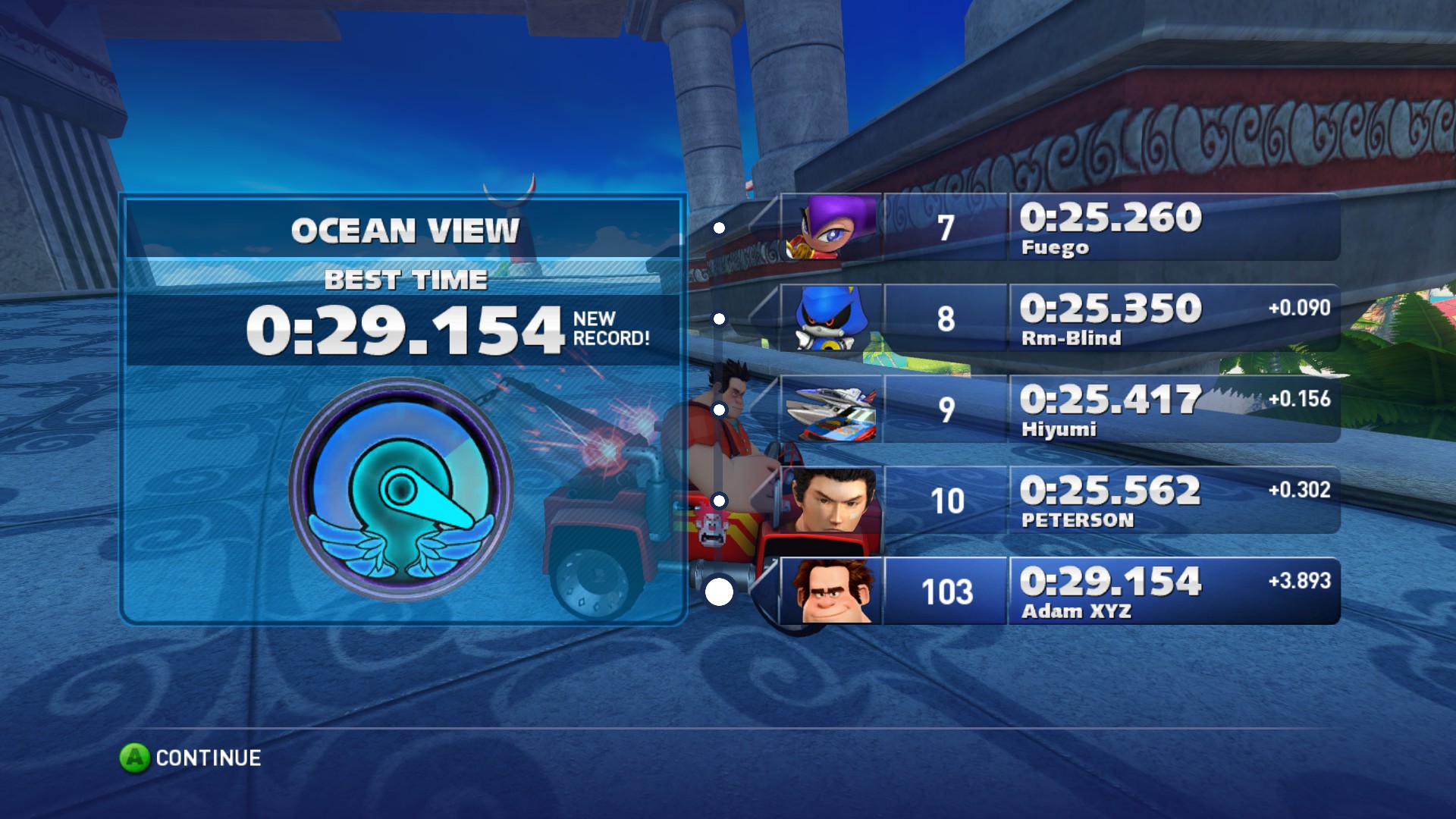Screen dimensions: 1456x819
Task: Toggle the marker next to Rm-Blind's entry
Action: (718, 318)
